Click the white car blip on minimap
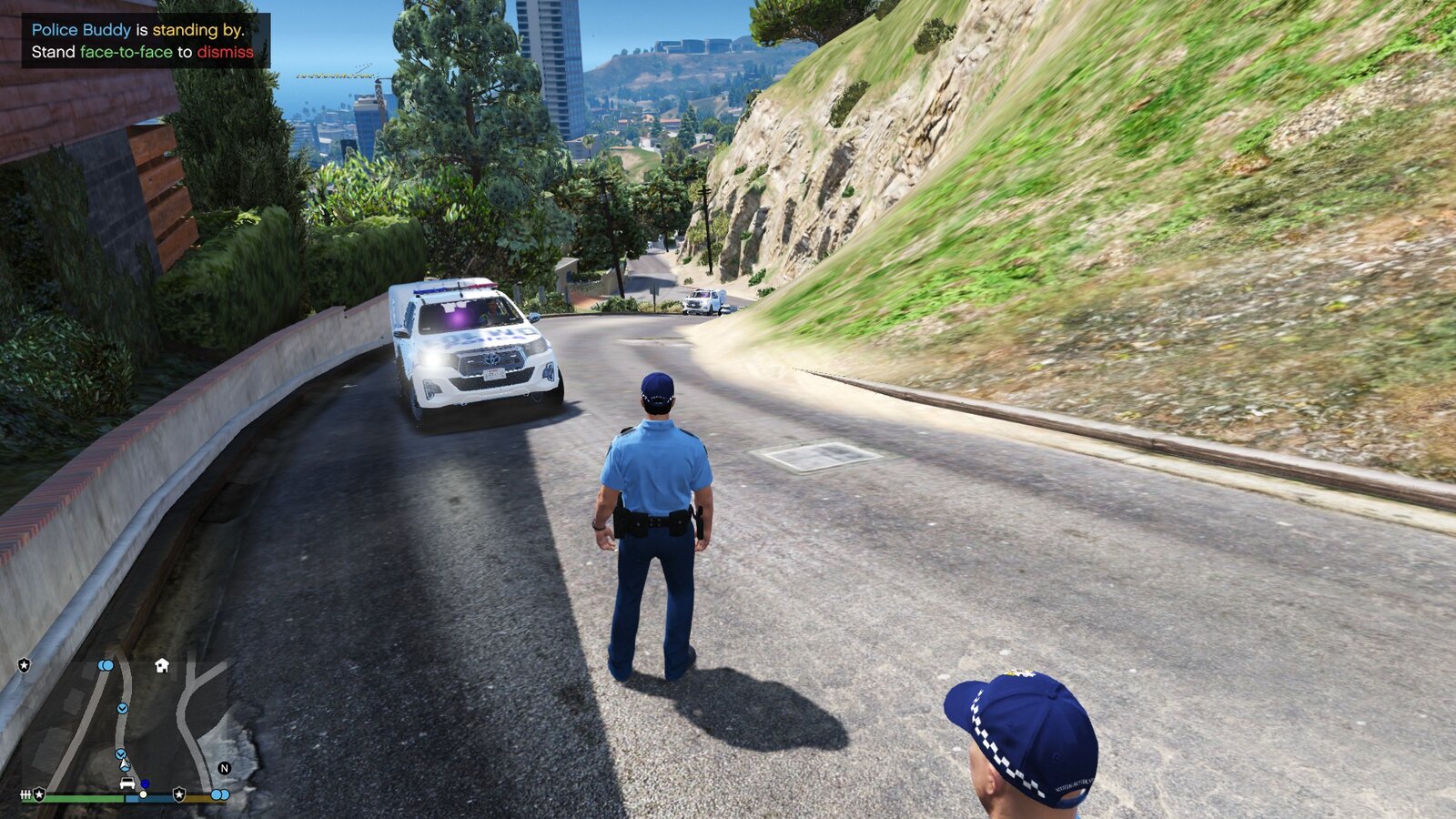The width and height of the screenshot is (1456, 819). pyautogui.click(x=127, y=783)
